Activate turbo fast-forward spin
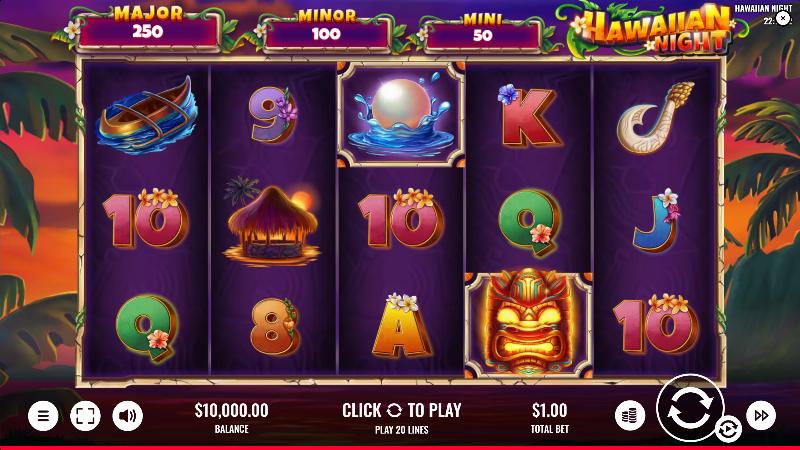800x450 pixels. [x=761, y=414]
